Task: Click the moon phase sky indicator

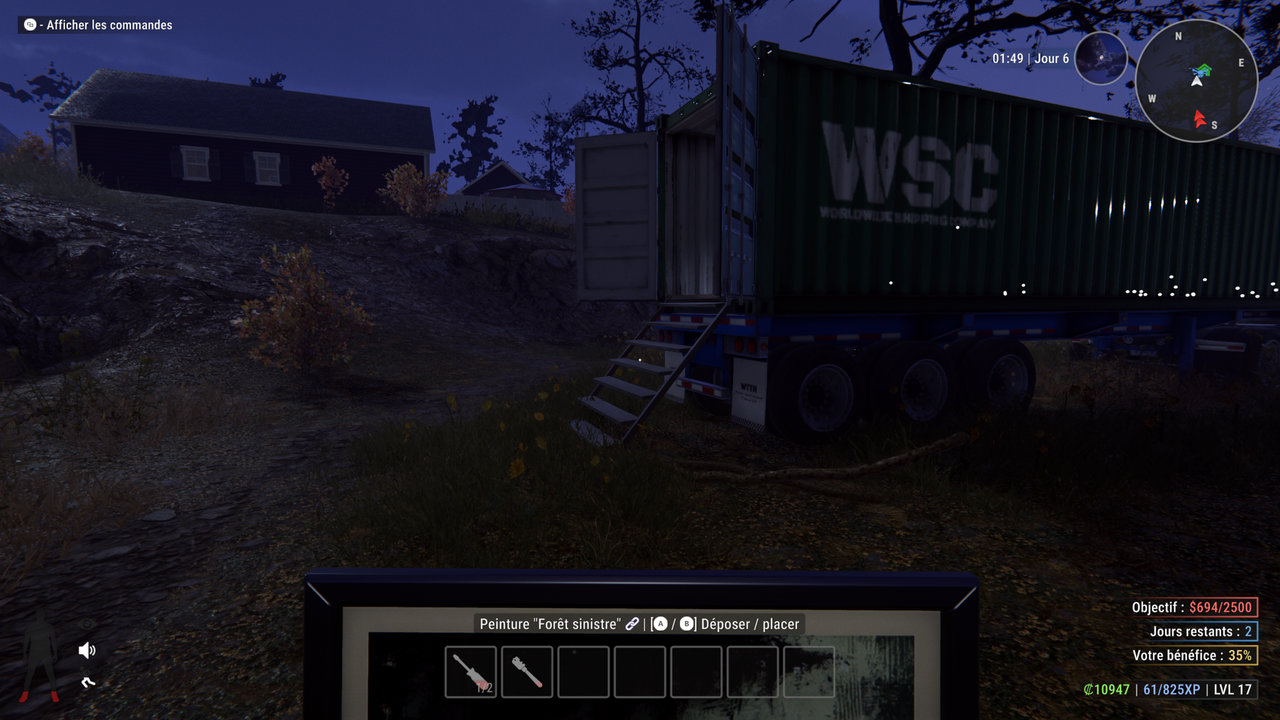Action: 1101,58
